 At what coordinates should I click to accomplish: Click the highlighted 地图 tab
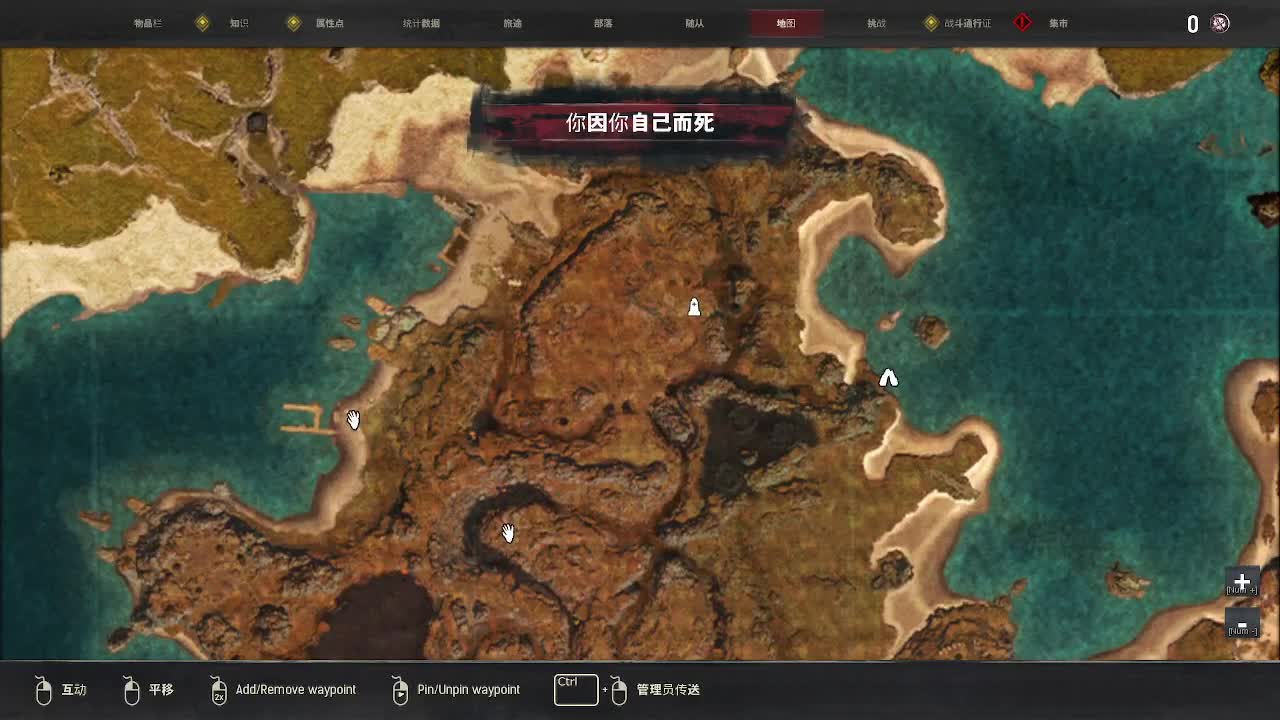point(786,23)
